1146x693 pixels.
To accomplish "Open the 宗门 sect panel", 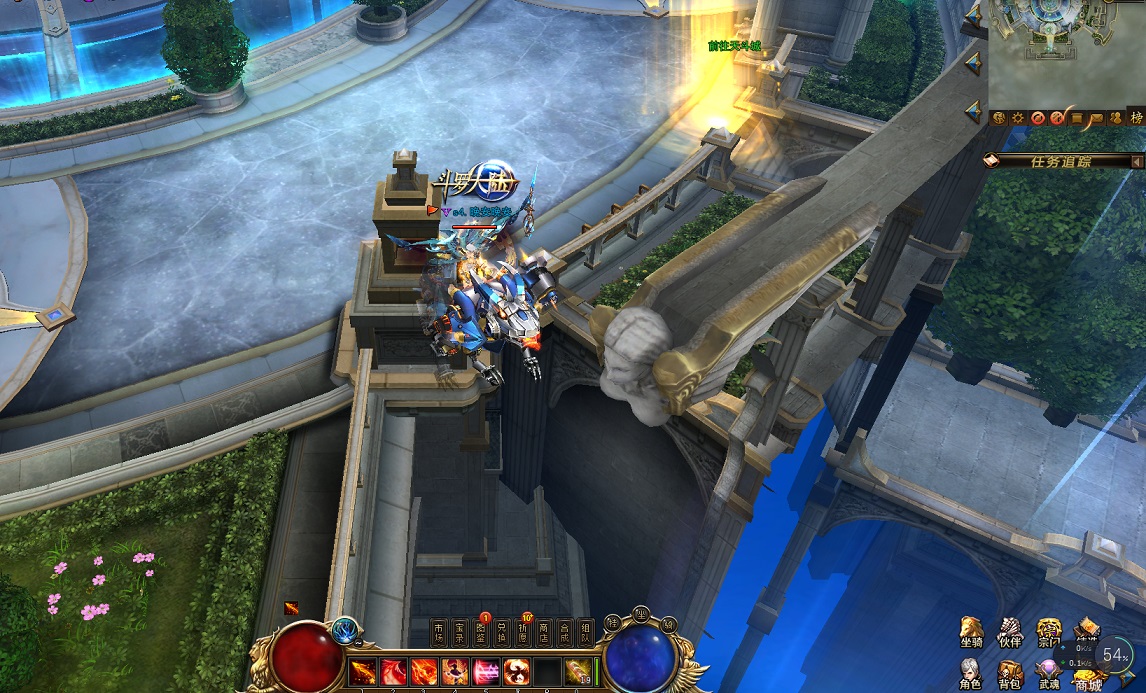I will [x=1048, y=633].
